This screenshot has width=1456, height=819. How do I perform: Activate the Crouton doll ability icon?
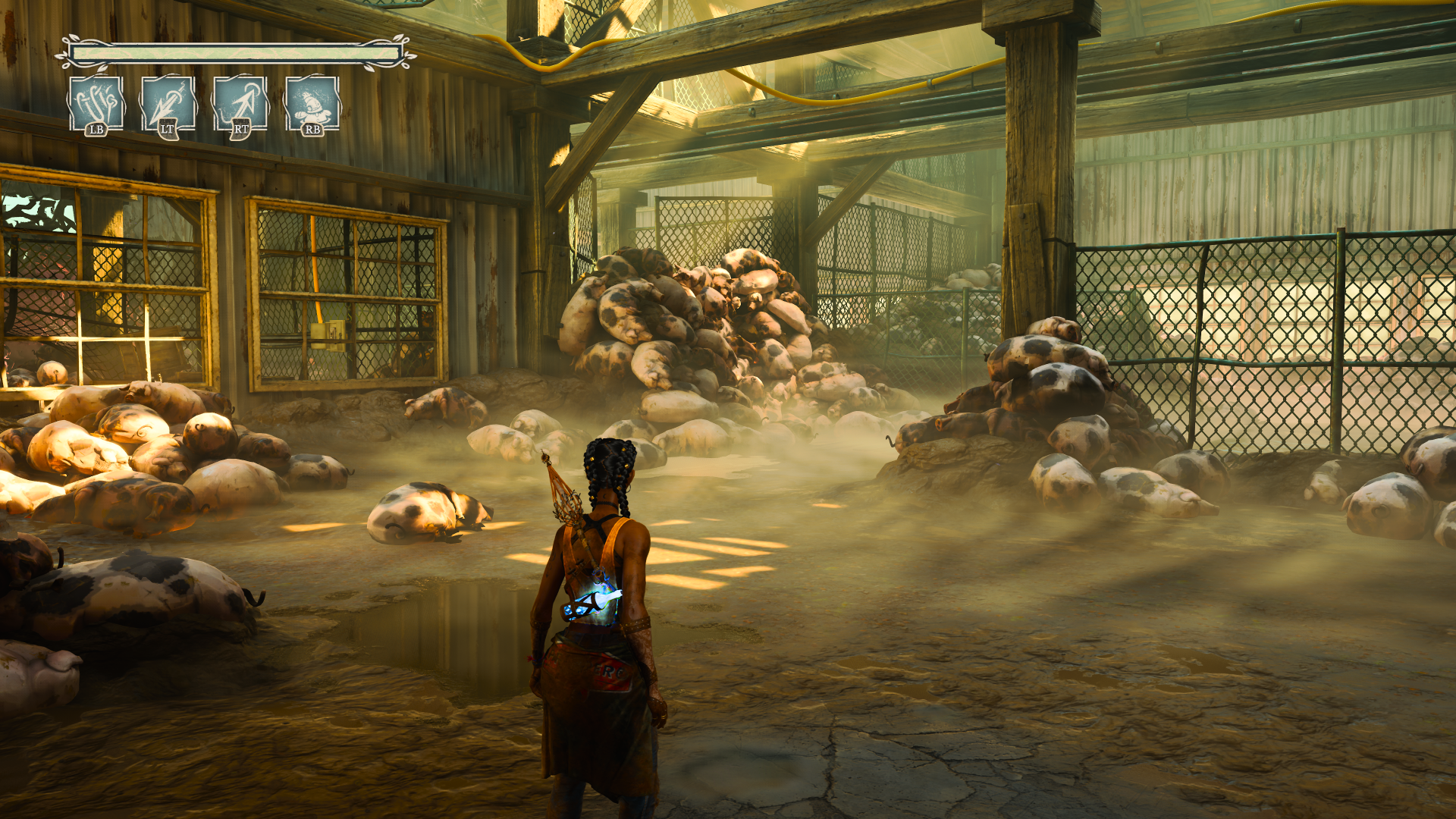tap(312, 105)
